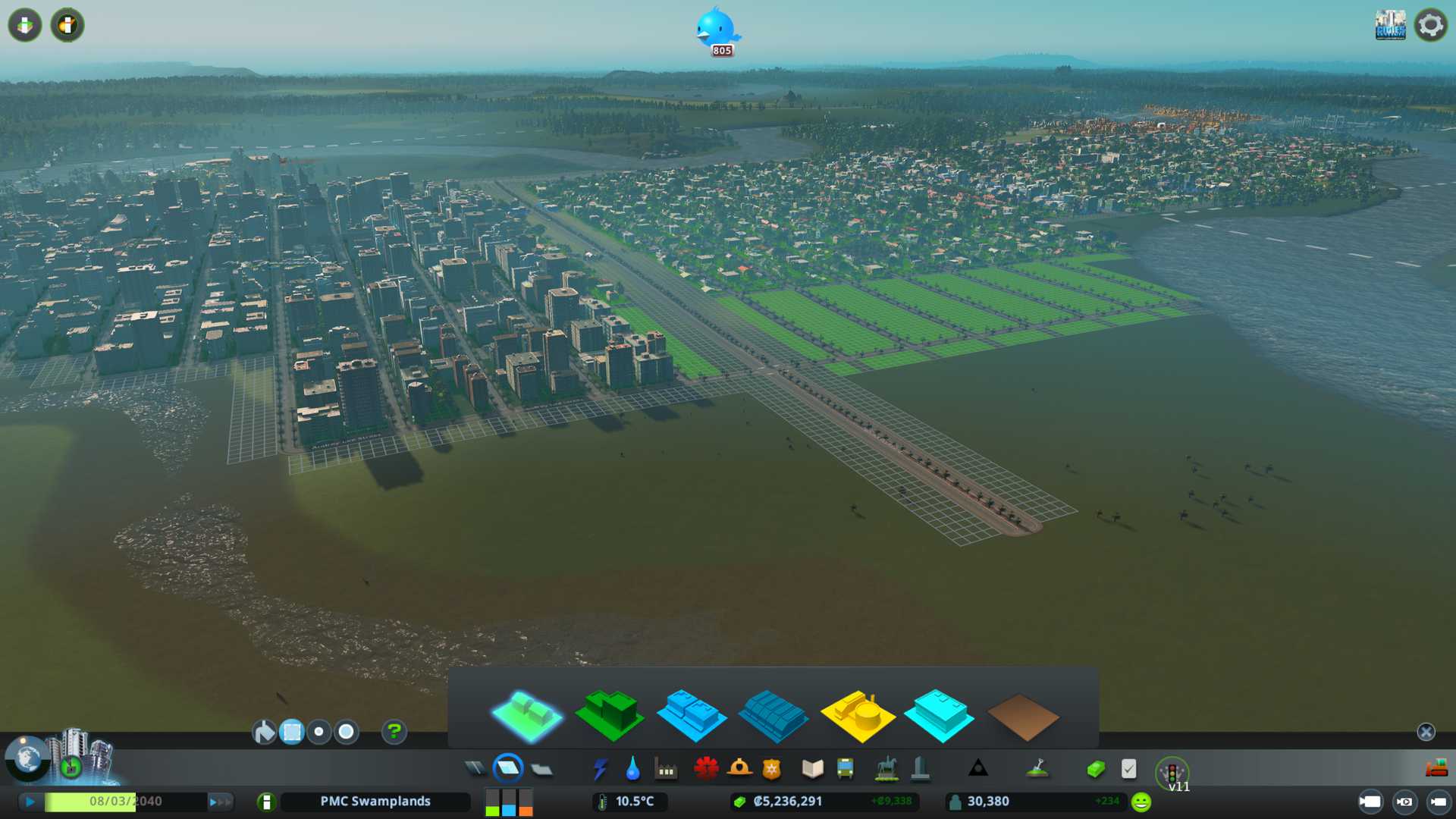The height and width of the screenshot is (819, 1456).
Task: Click the blue Chirper bird
Action: click(x=717, y=29)
